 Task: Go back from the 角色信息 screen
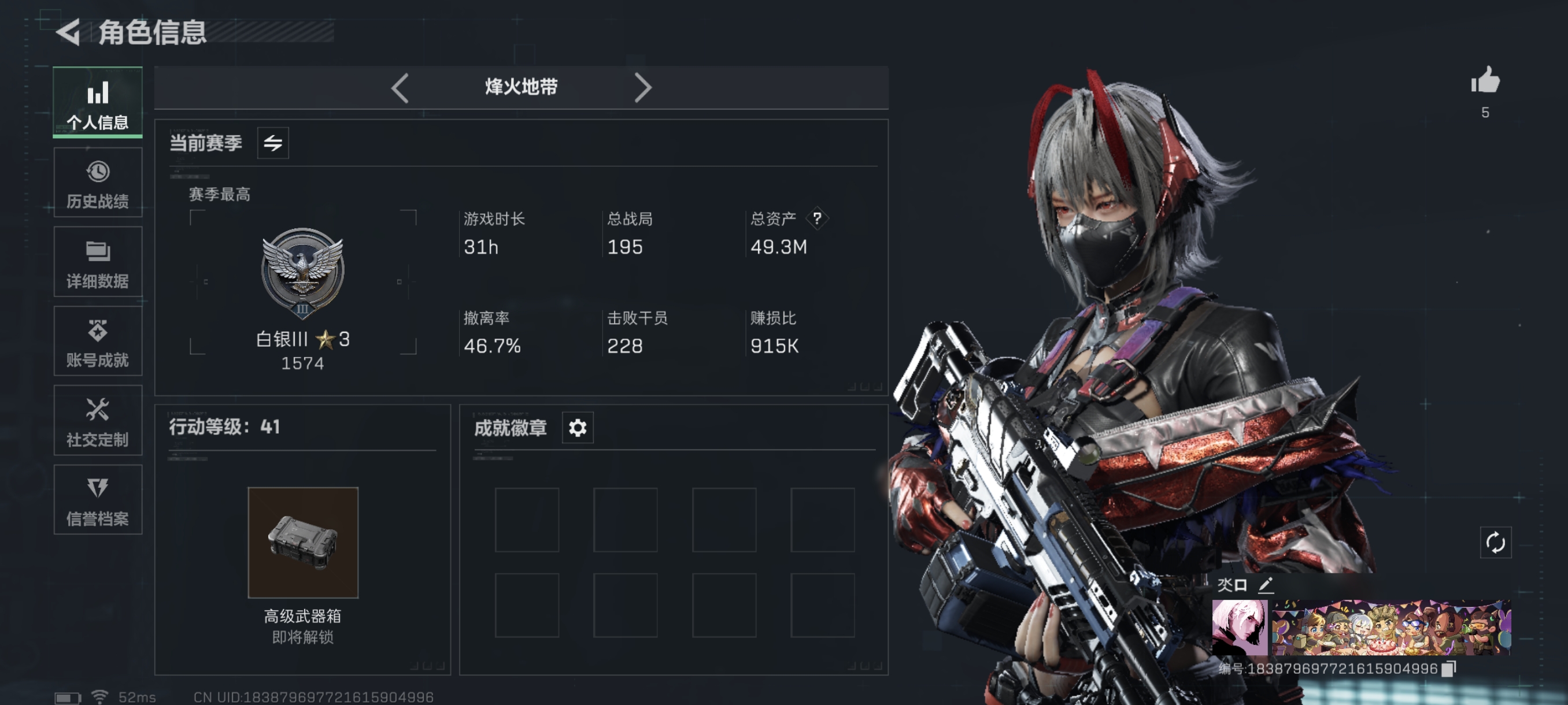click(68, 32)
